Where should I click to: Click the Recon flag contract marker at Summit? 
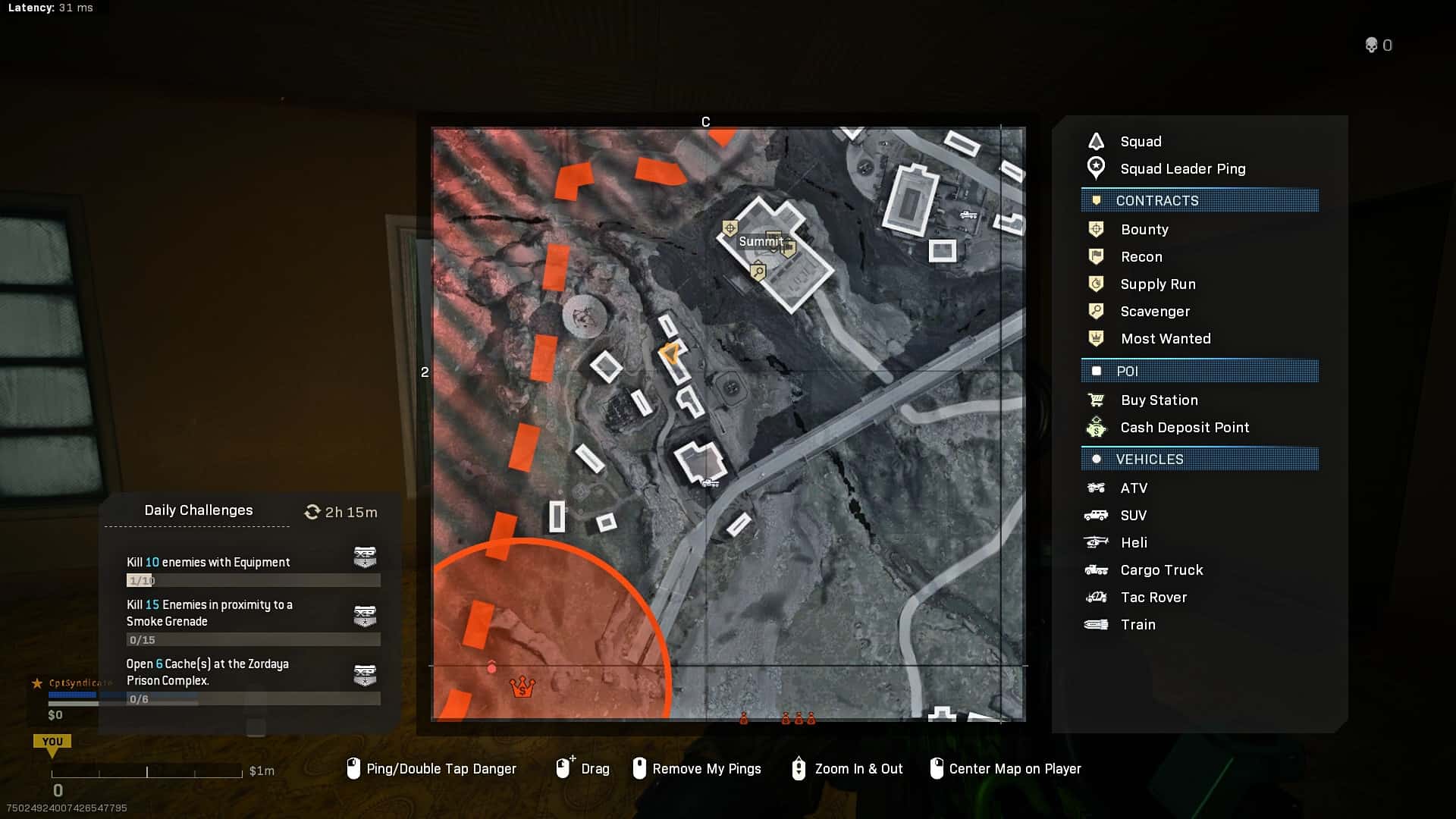[x=789, y=248]
